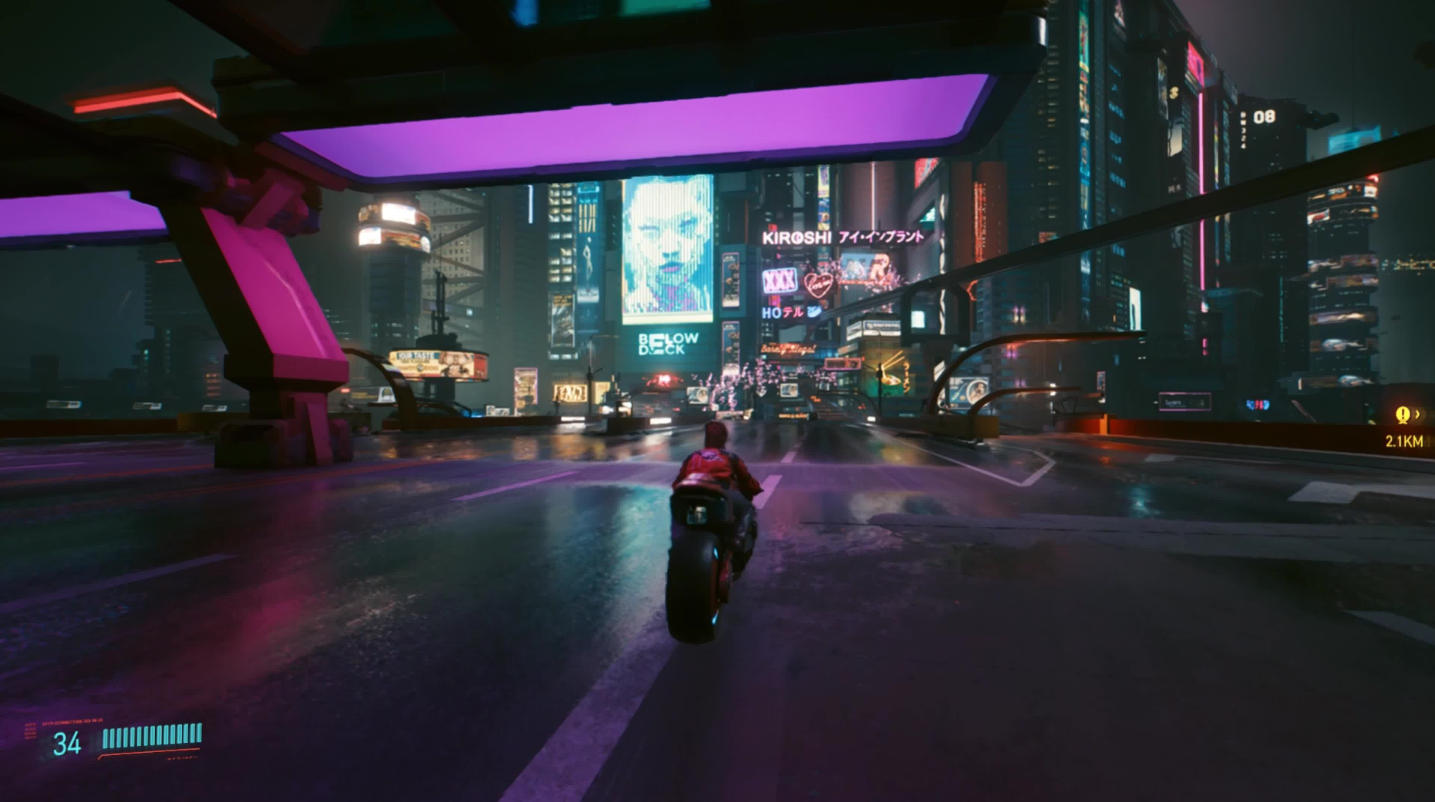Select the yellow quest objective marker
Screen dimensions: 1435x802
(x=1402, y=415)
